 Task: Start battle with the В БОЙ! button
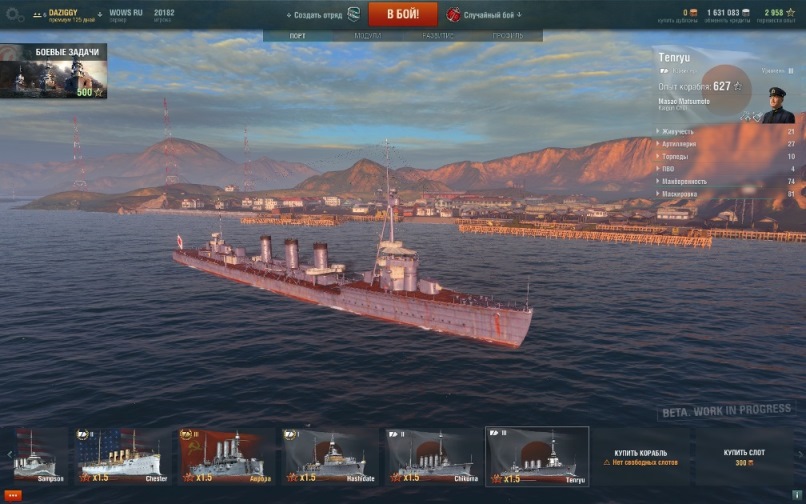click(403, 14)
